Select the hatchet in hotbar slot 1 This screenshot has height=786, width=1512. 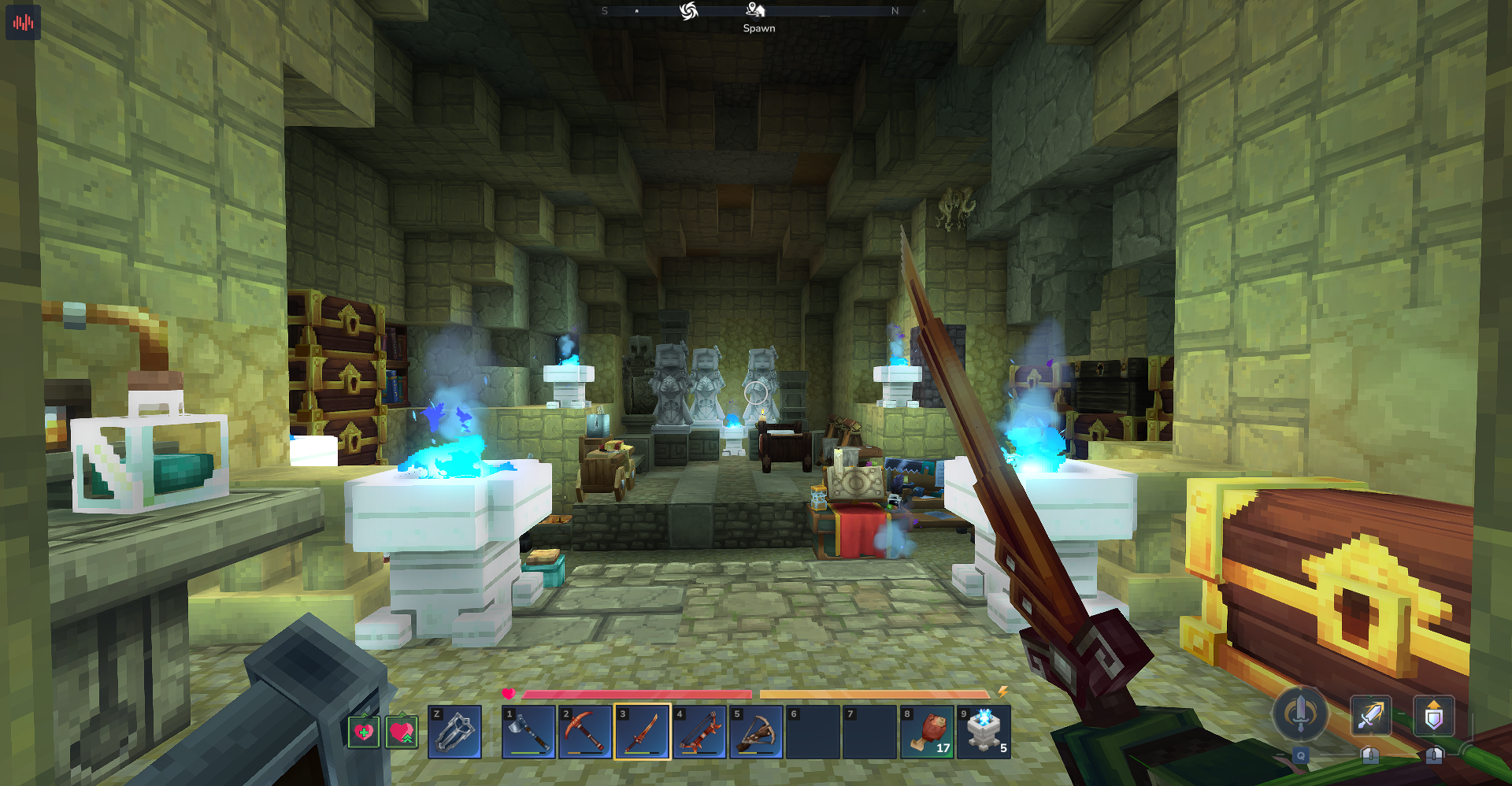pyautogui.click(x=528, y=732)
